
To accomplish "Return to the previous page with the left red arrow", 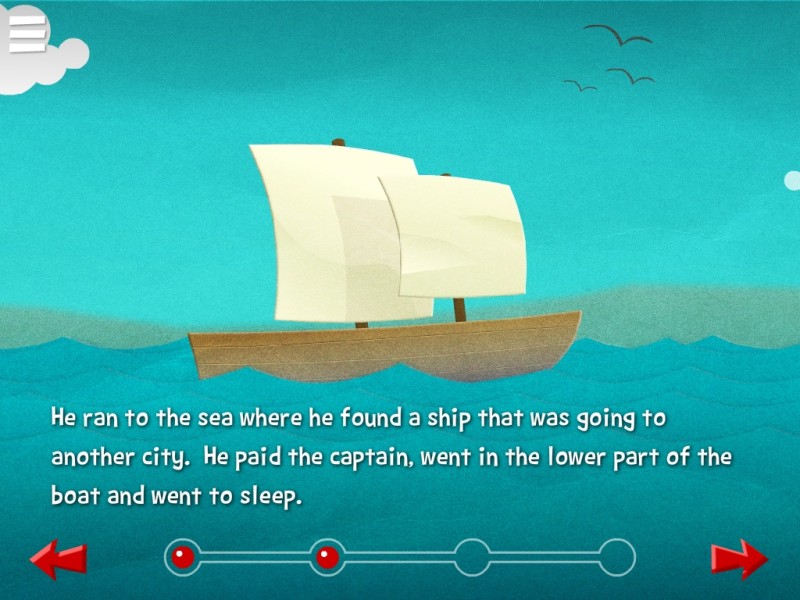I will pyautogui.click(x=58, y=559).
